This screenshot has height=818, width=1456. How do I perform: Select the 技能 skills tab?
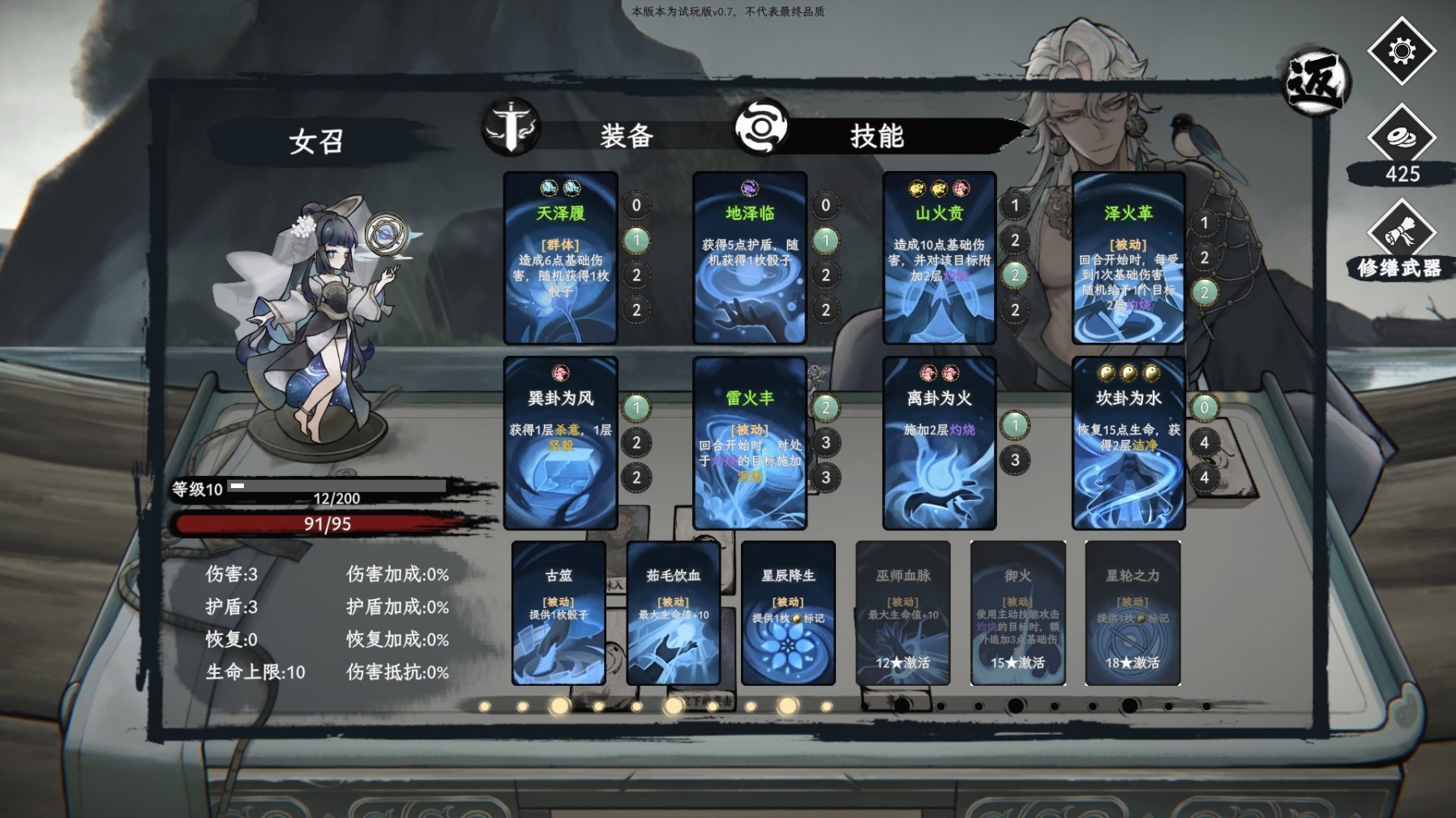point(876,135)
